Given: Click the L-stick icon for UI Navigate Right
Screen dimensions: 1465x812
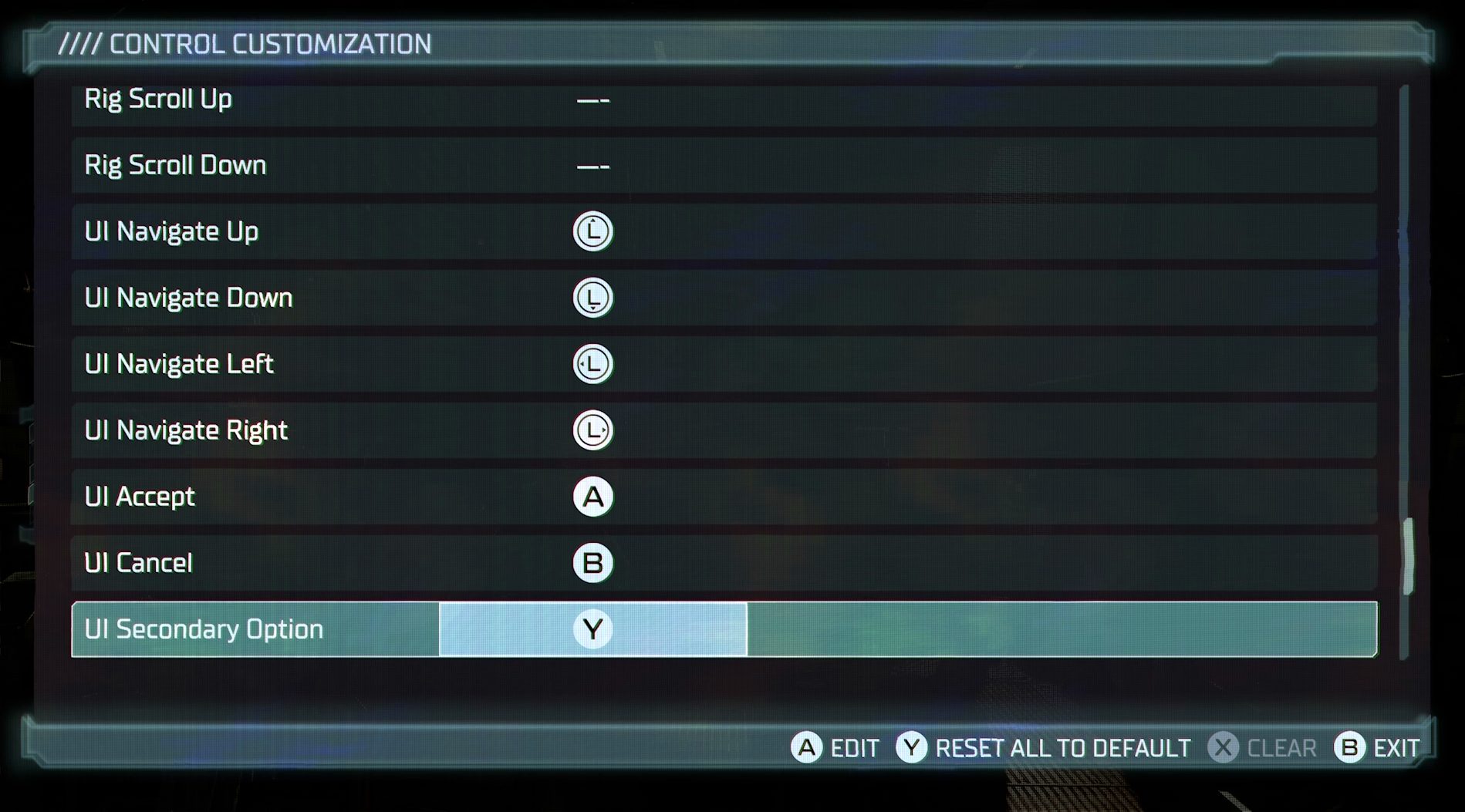Looking at the screenshot, I should coord(592,430).
